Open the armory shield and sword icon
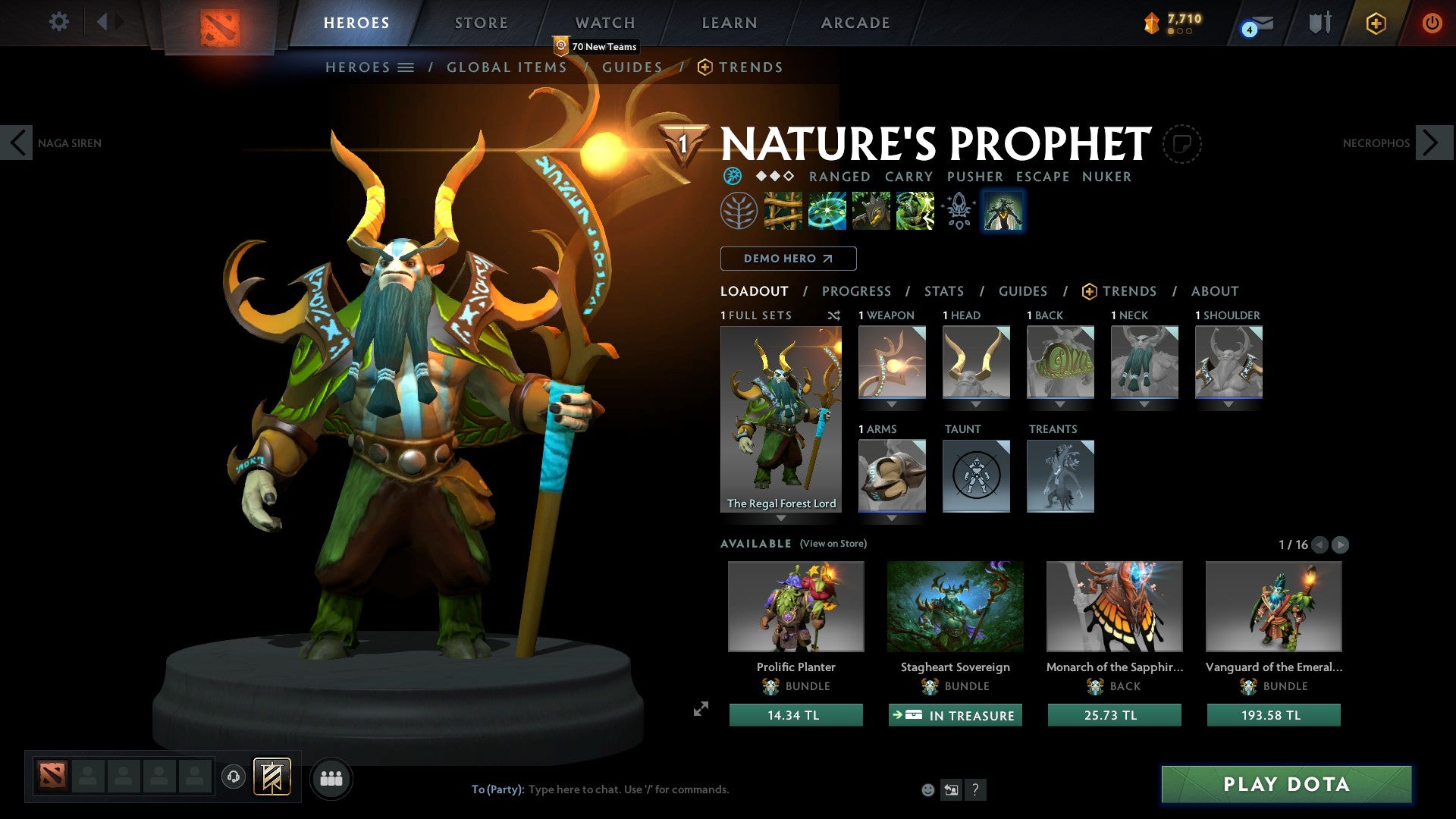 click(1321, 24)
